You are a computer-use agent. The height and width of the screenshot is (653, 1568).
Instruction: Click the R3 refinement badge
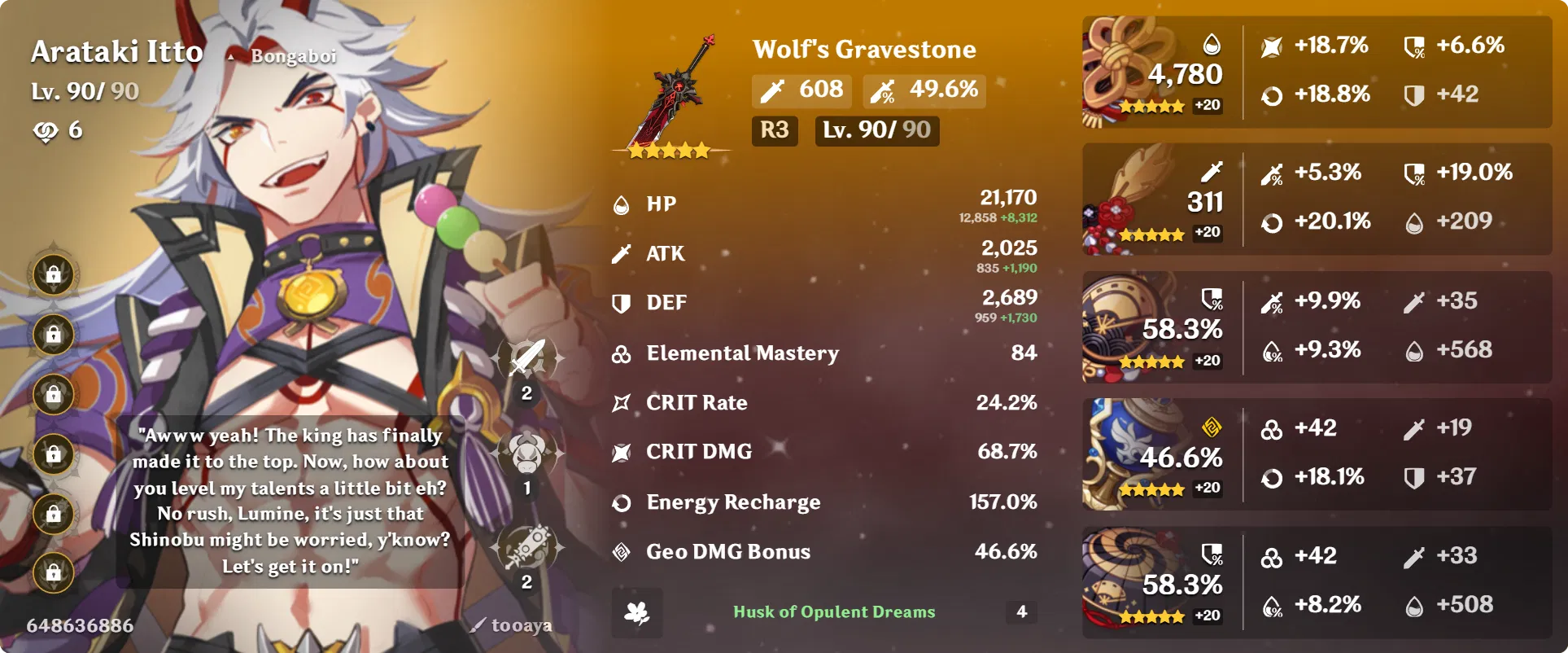pos(774,129)
